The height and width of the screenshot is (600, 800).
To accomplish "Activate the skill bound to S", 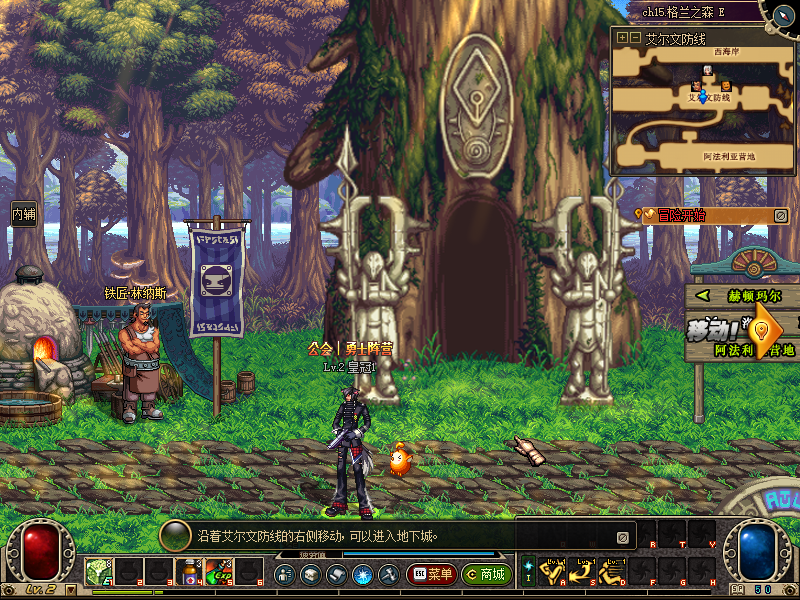I will click(584, 572).
